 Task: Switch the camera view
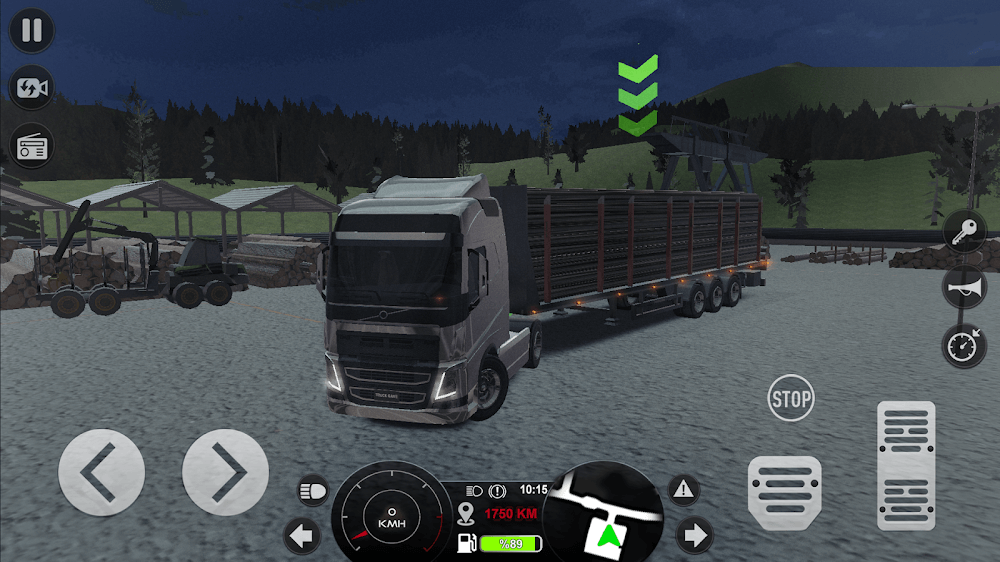(x=32, y=88)
